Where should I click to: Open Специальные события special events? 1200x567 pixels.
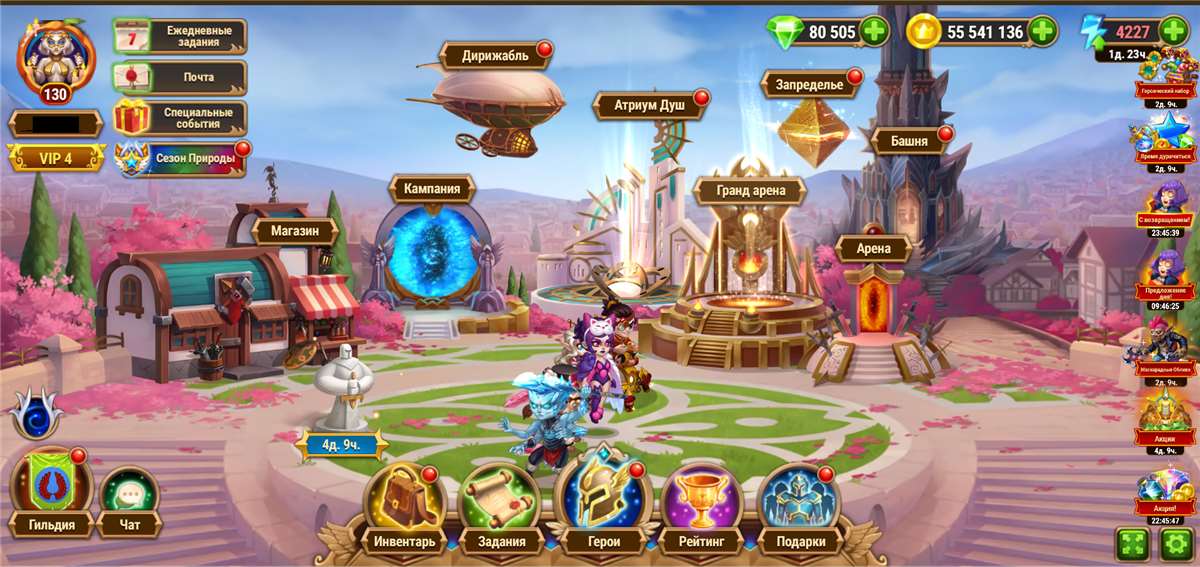point(180,118)
